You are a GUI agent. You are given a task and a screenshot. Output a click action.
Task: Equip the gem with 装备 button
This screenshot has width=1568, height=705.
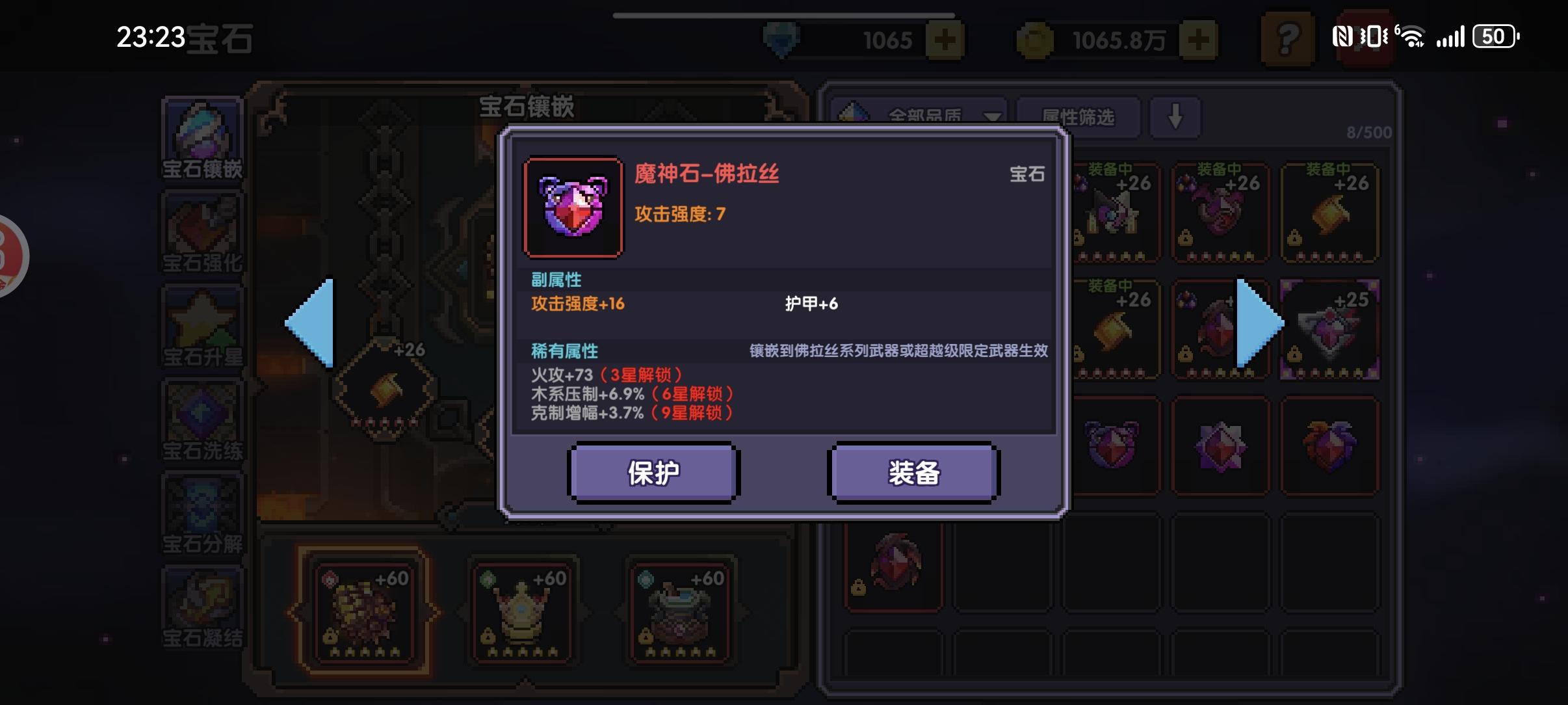tap(912, 473)
